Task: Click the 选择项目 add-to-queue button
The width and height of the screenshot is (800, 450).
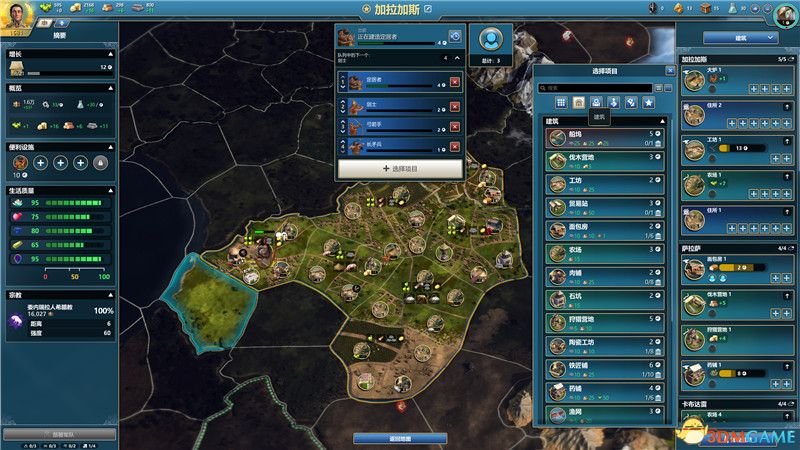Action: pyautogui.click(x=399, y=168)
